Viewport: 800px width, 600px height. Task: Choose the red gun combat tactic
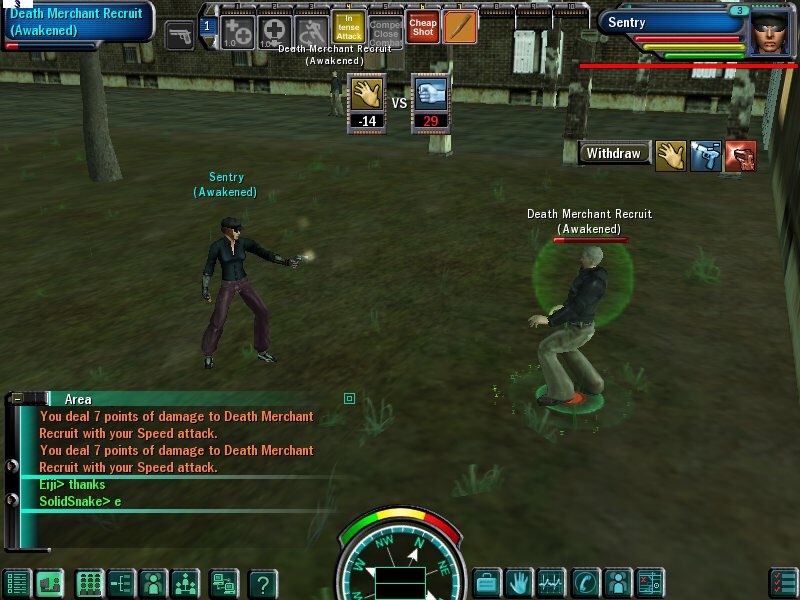tap(740, 156)
